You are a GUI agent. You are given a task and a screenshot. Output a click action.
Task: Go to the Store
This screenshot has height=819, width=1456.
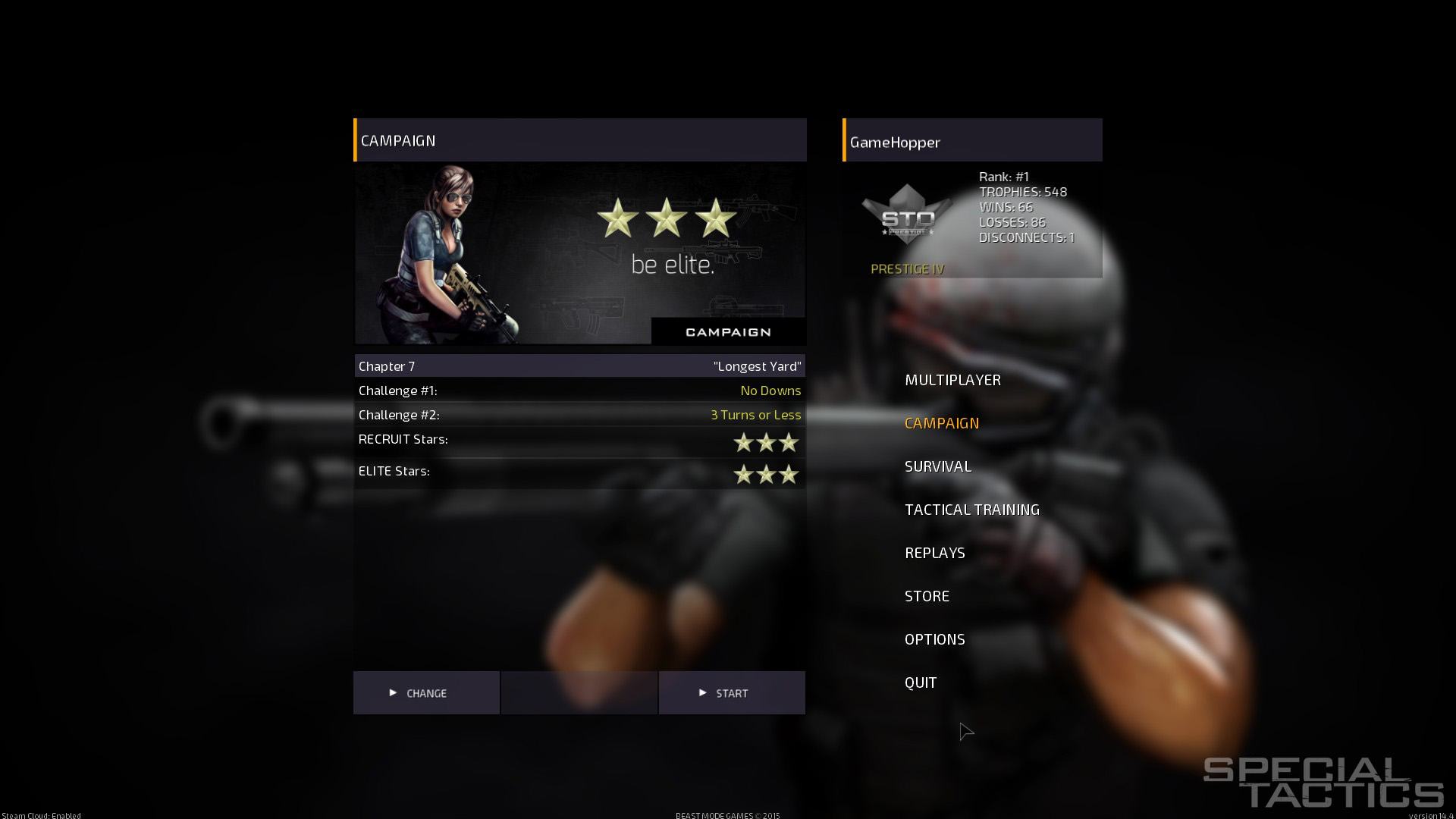click(x=927, y=596)
